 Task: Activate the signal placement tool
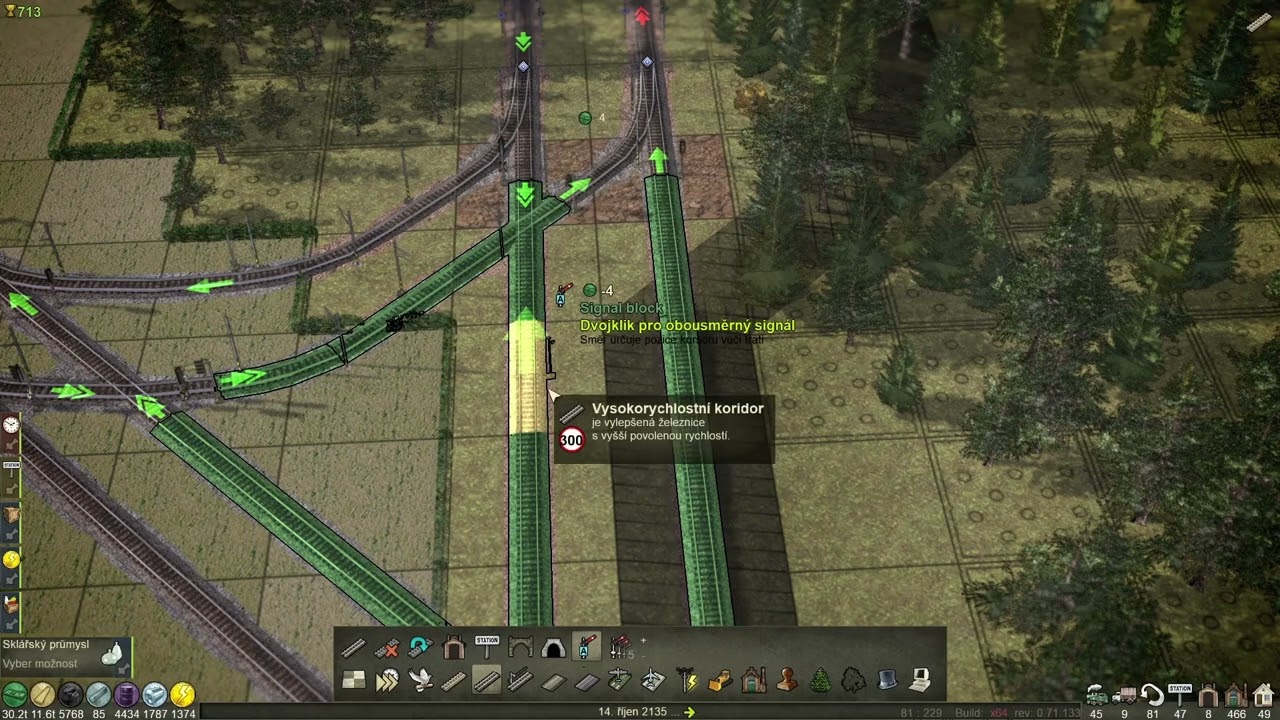click(x=587, y=648)
